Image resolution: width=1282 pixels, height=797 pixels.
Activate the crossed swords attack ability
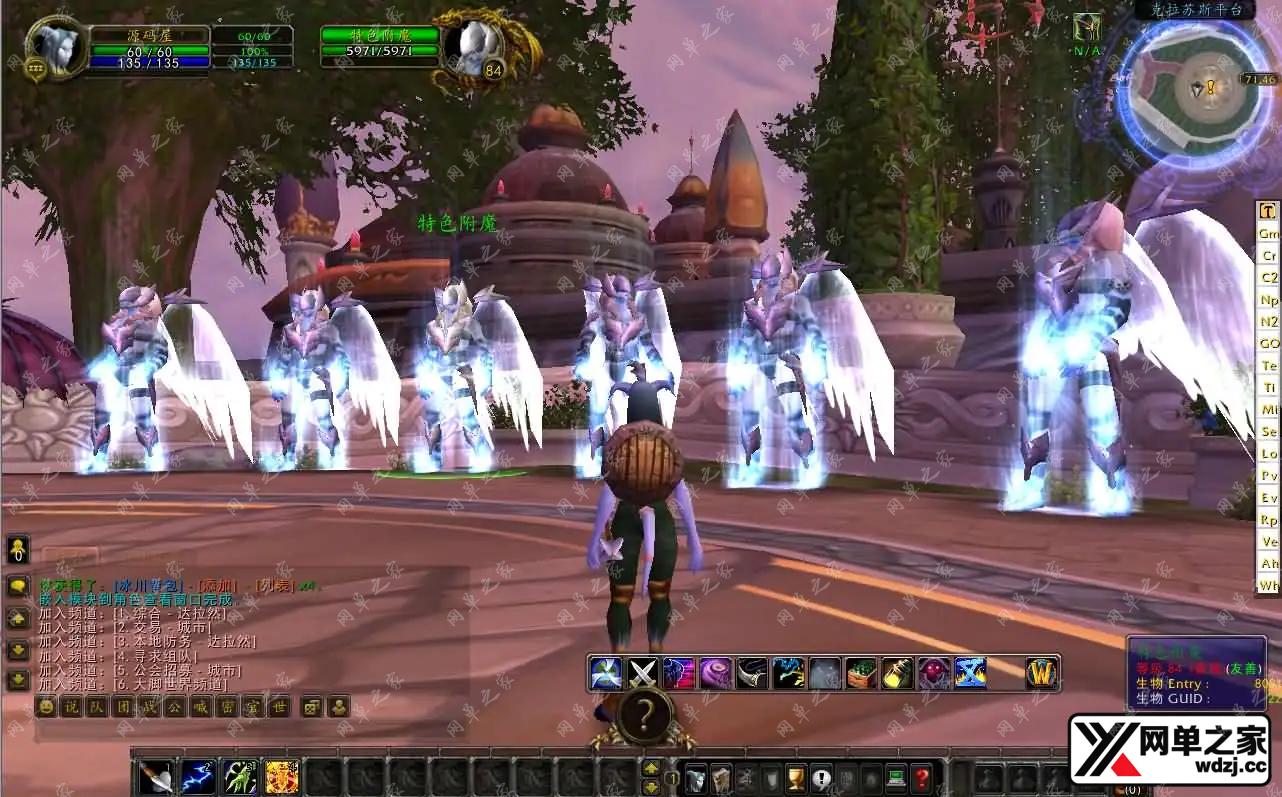click(x=640, y=673)
